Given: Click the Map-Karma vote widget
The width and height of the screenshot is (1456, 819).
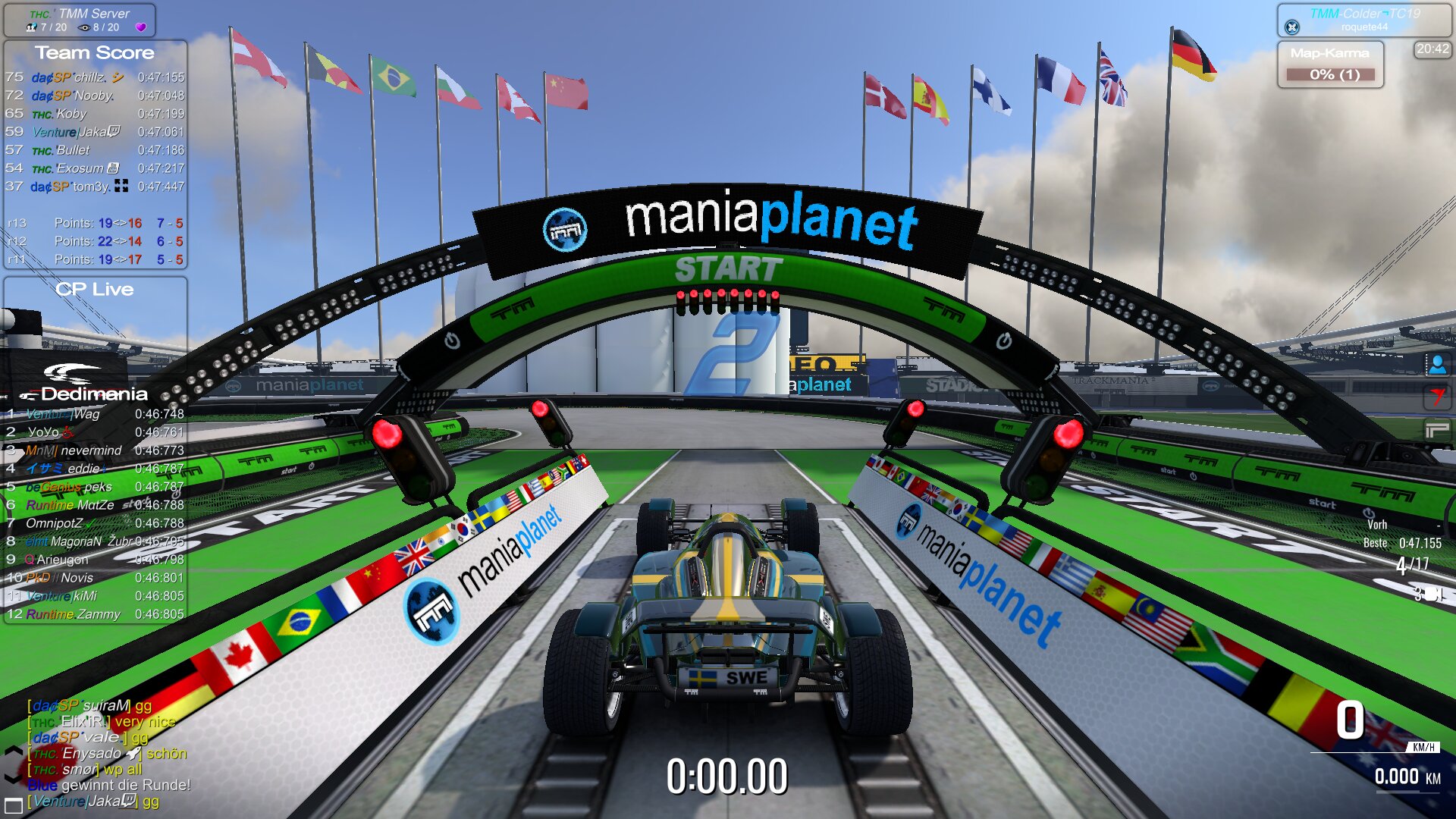Looking at the screenshot, I should tap(1331, 64).
